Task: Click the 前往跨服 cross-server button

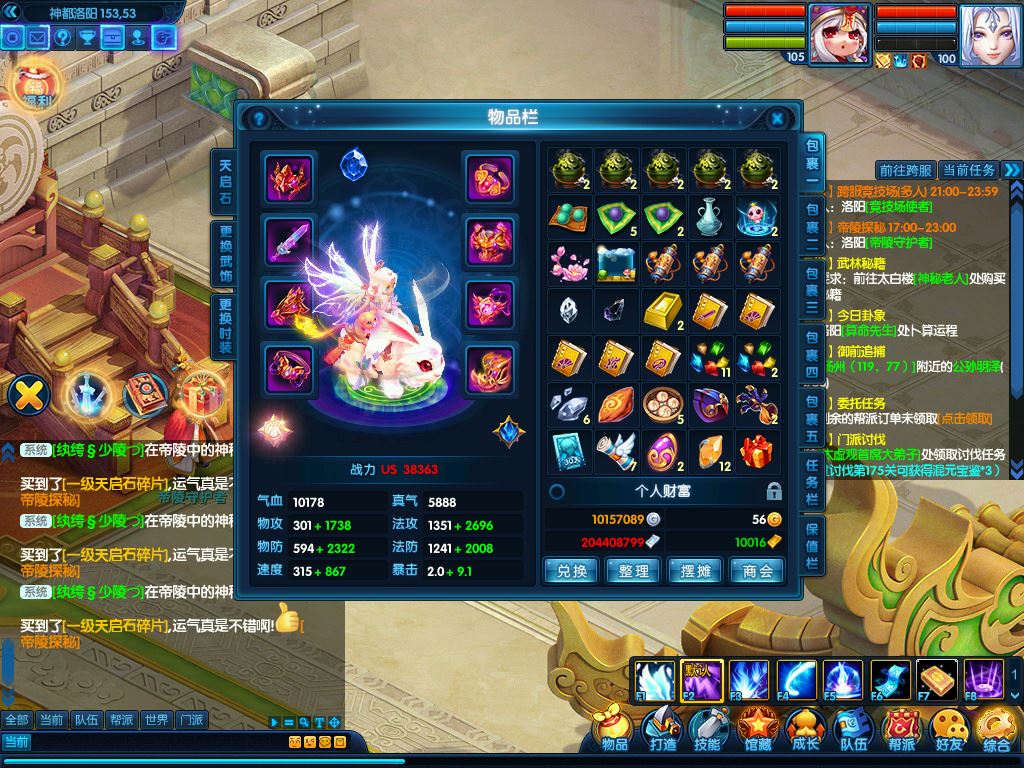Action: tap(905, 170)
